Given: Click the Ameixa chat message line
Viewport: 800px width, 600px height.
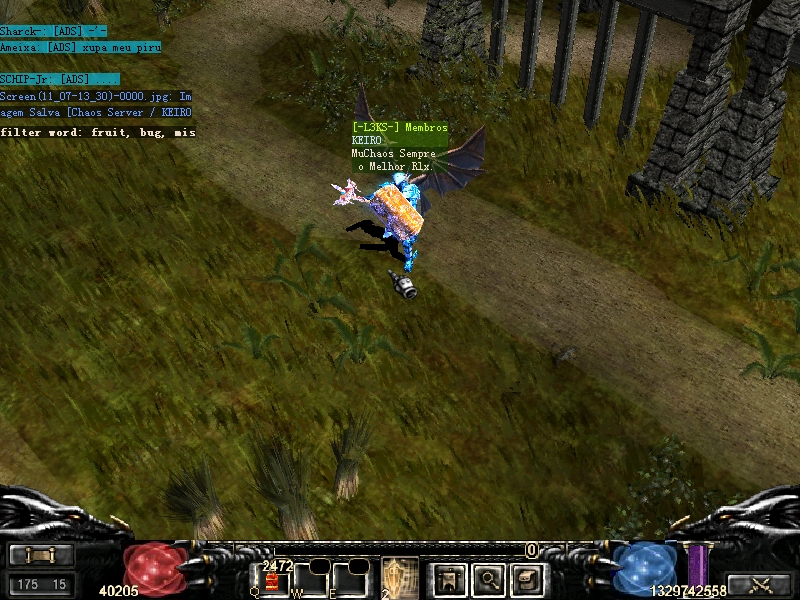Looking at the screenshot, I should pos(80,47).
